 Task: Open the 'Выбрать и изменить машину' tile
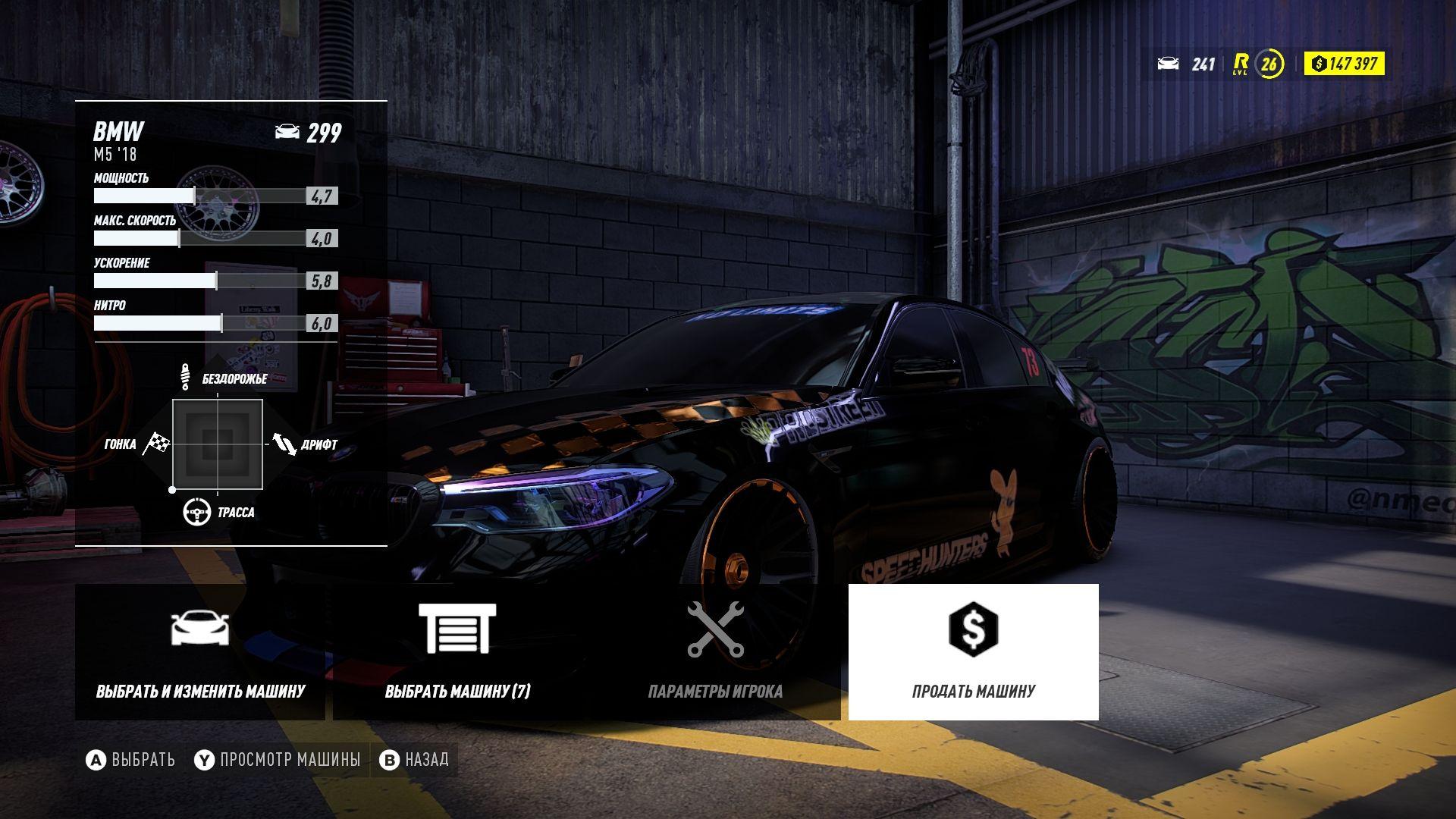click(x=200, y=652)
